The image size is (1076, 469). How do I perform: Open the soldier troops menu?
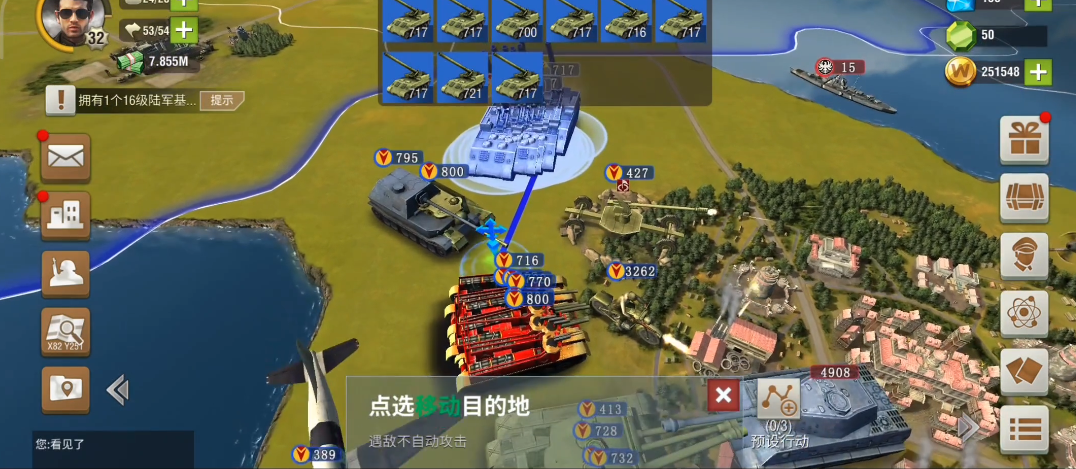(66, 272)
